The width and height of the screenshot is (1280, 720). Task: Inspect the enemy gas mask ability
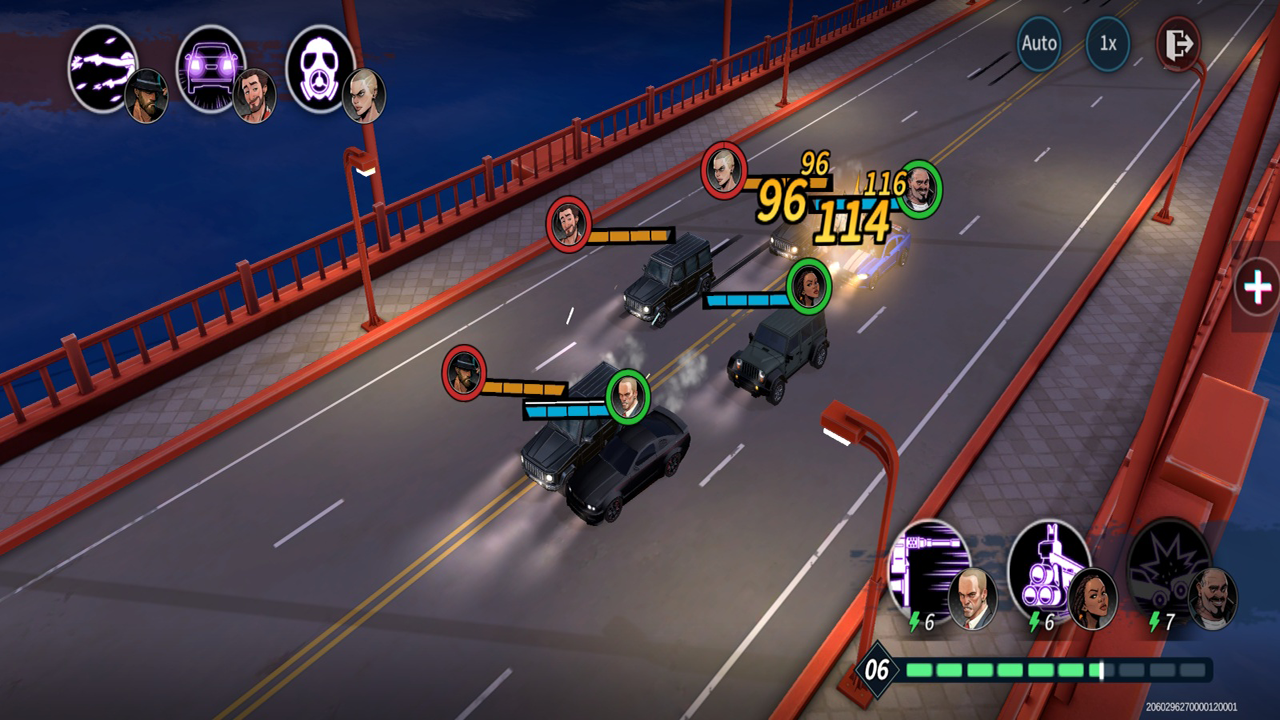pyautogui.click(x=320, y=68)
